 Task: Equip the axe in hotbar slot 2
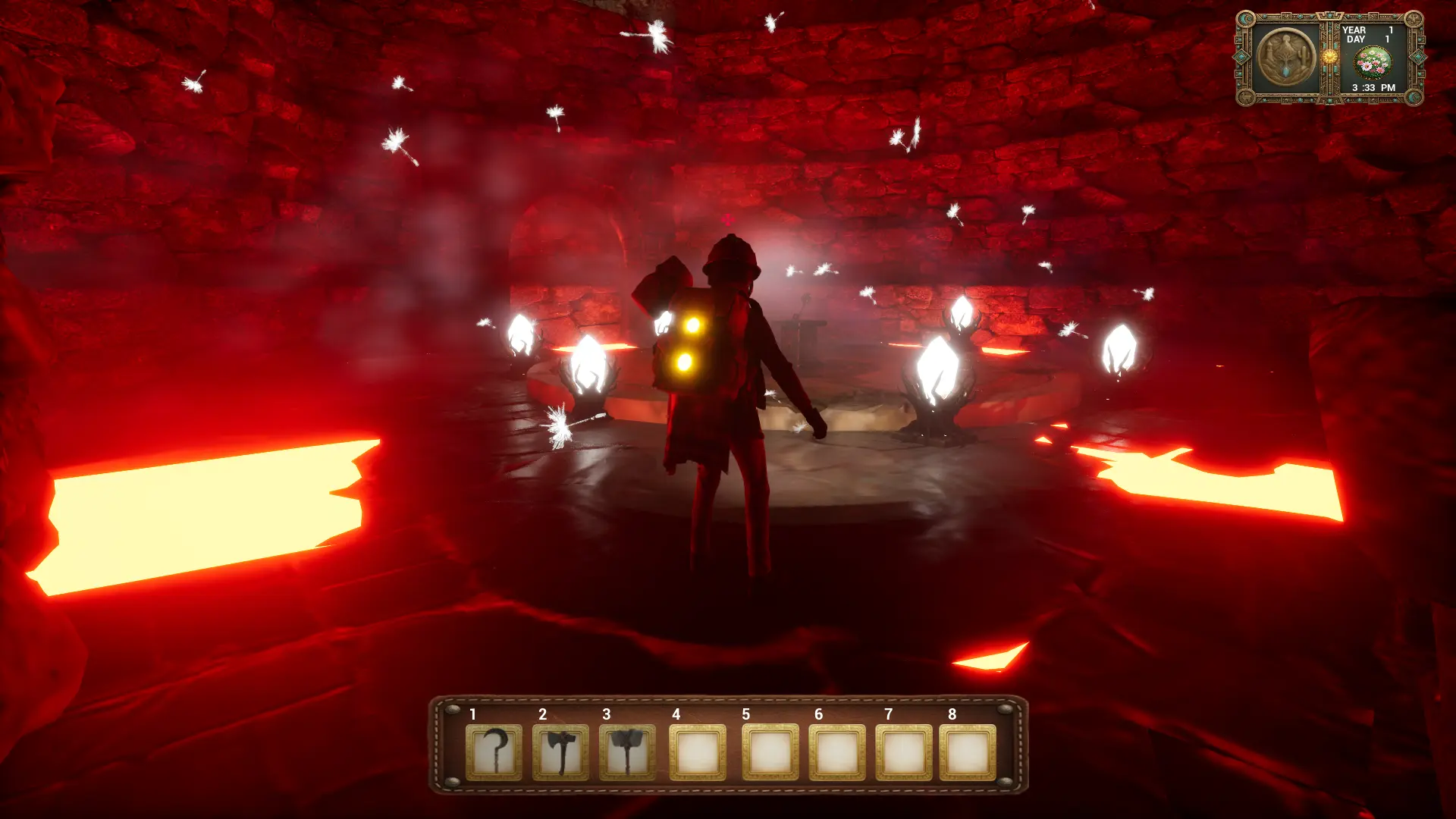pyautogui.click(x=560, y=752)
